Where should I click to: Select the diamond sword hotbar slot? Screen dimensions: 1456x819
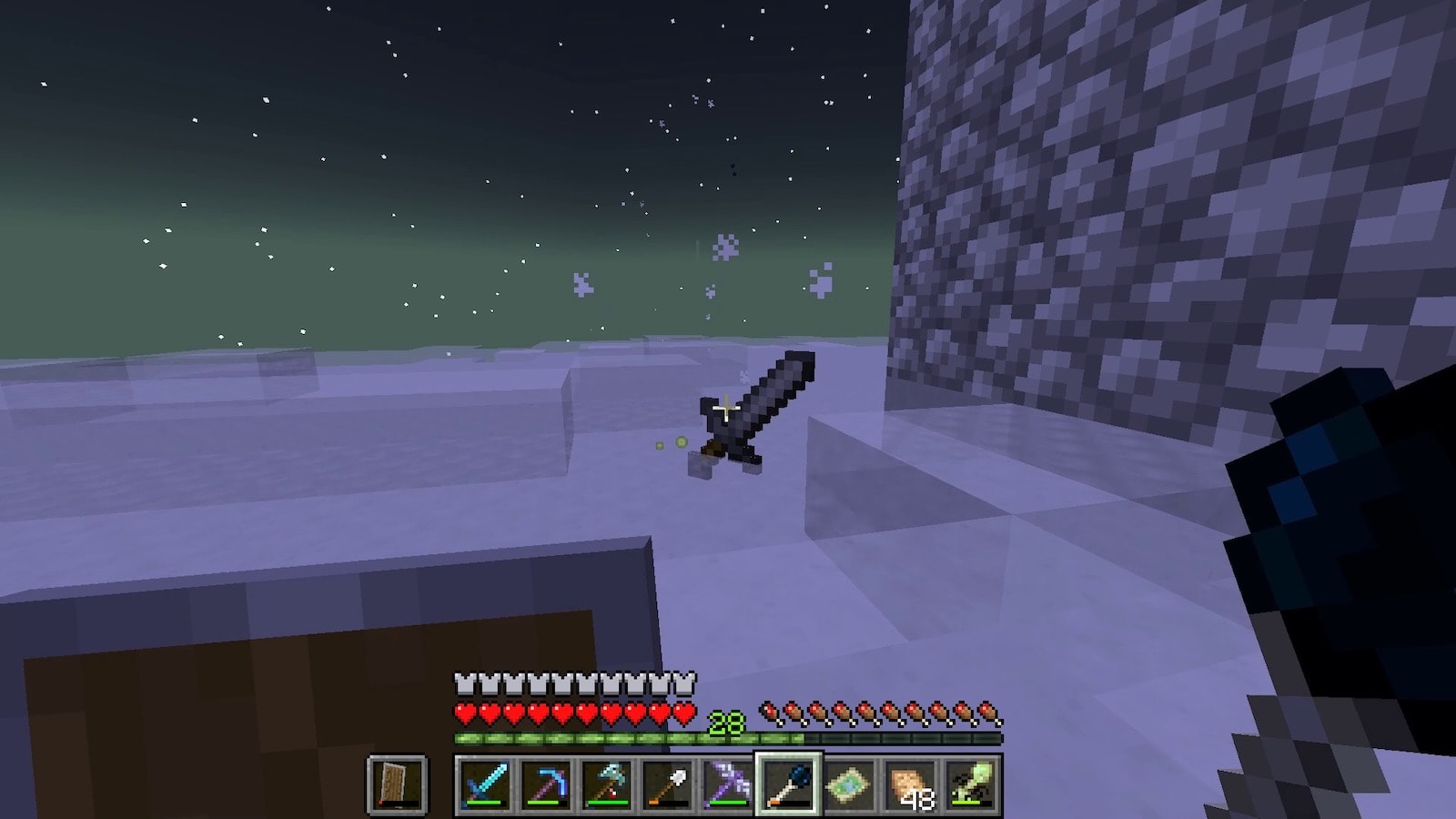(484, 784)
